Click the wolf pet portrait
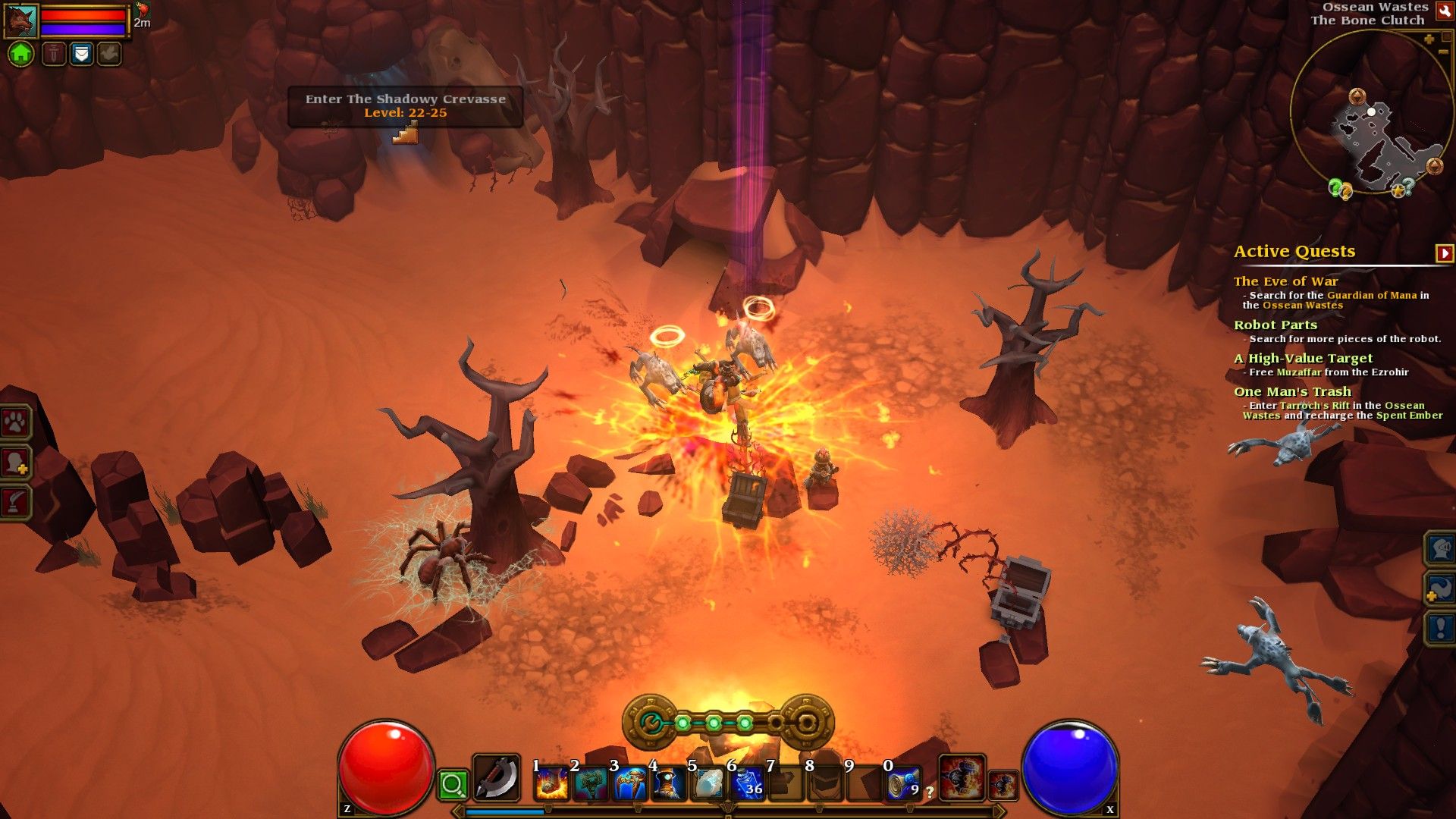 click(20, 20)
